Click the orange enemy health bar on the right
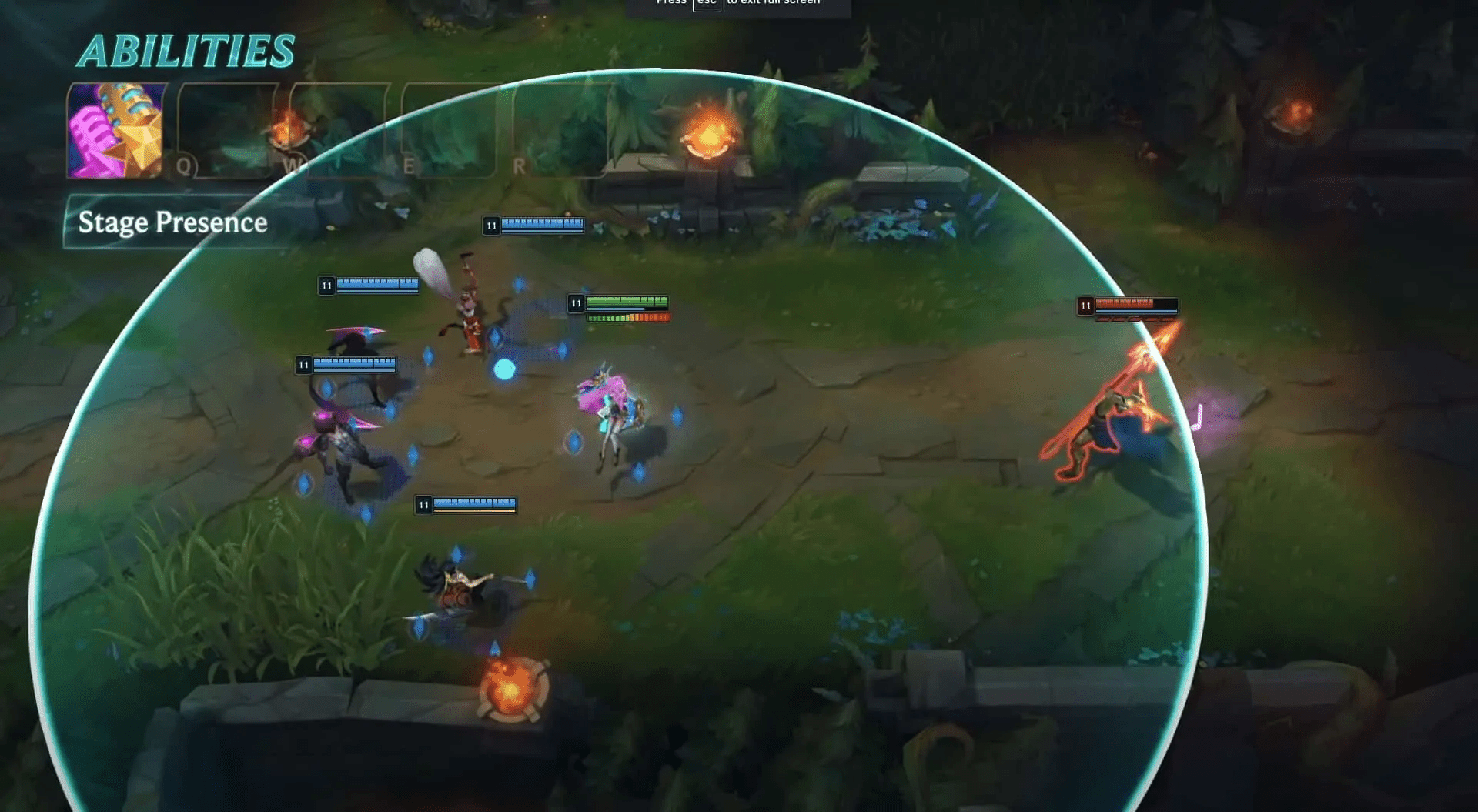Viewport: 1478px width, 812px height. 1132,306
